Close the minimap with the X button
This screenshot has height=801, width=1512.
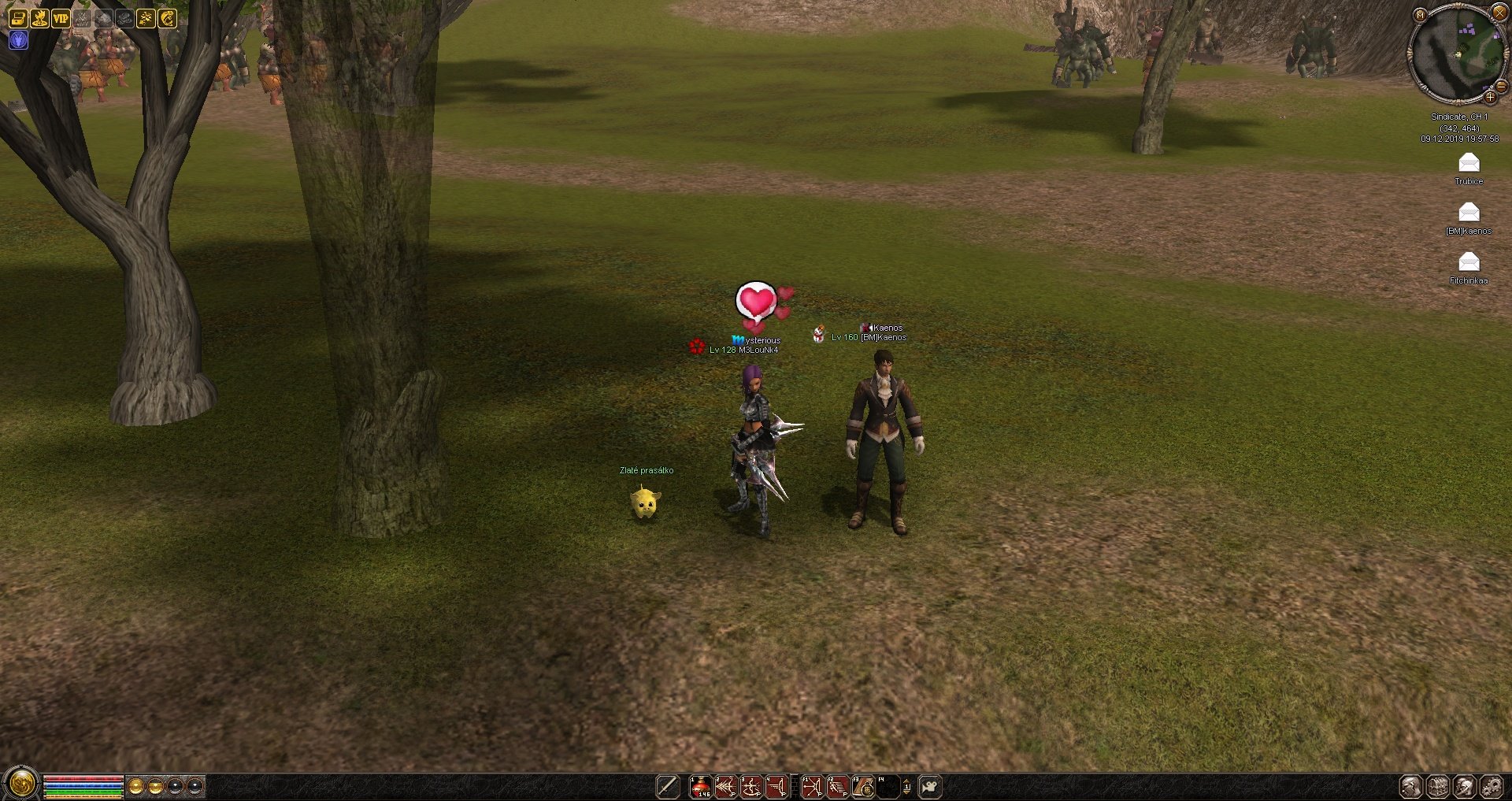(x=1499, y=12)
